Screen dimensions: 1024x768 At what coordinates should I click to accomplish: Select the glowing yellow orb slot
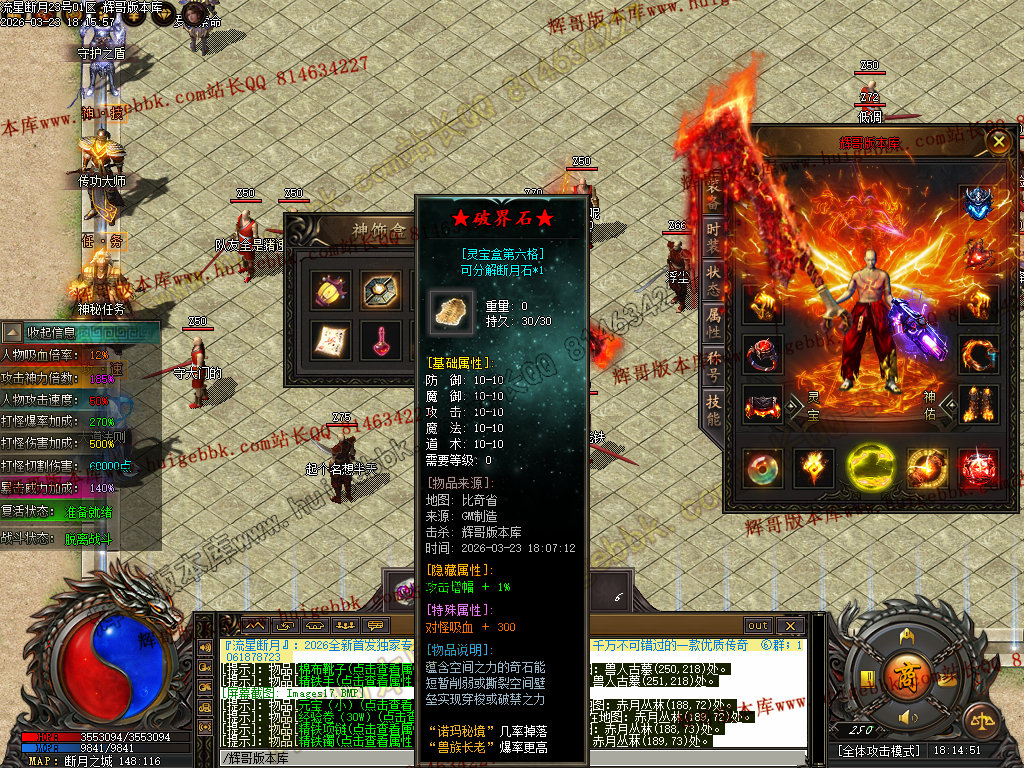pos(870,468)
